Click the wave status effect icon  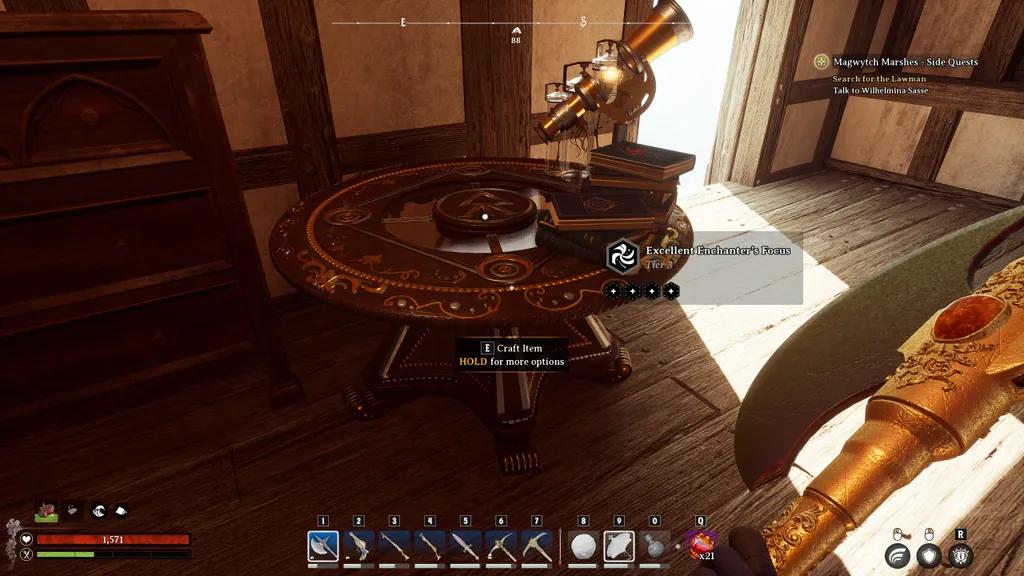coord(100,510)
